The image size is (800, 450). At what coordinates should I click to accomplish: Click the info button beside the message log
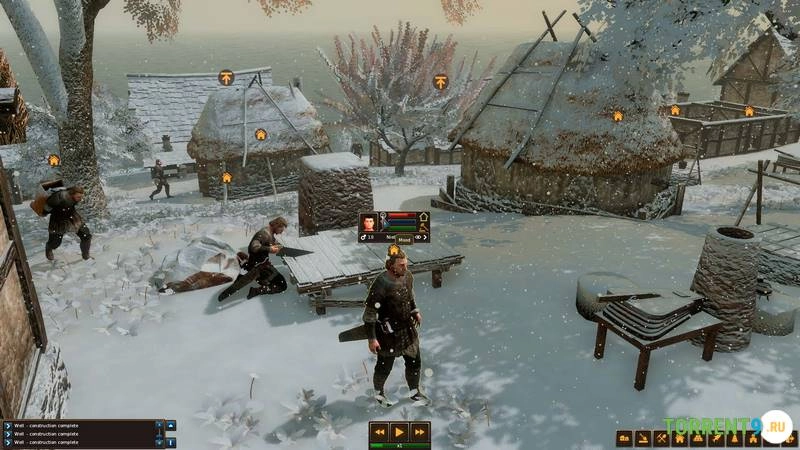click(x=171, y=441)
